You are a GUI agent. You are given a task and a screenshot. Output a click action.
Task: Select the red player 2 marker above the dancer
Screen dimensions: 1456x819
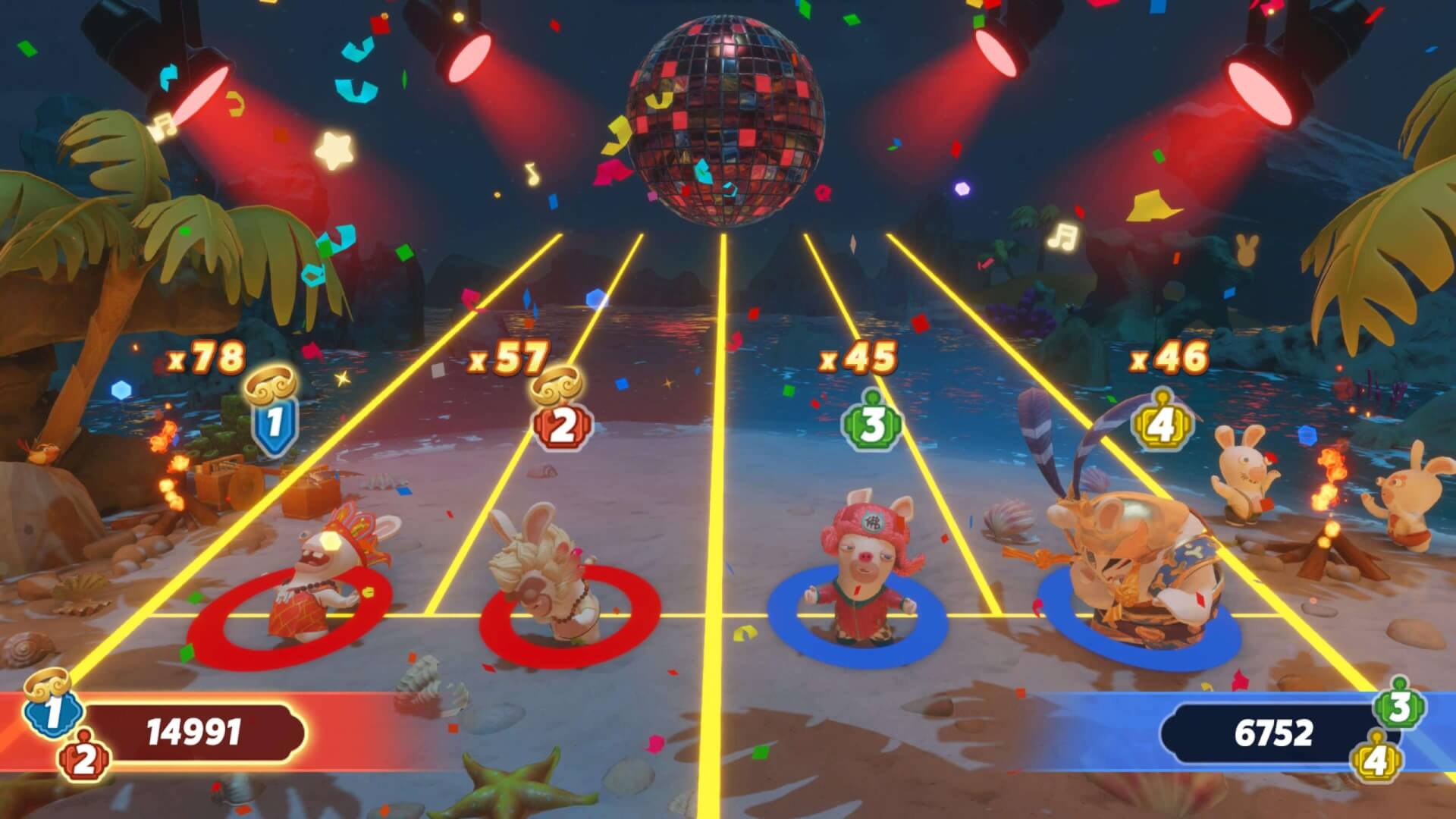point(562,428)
